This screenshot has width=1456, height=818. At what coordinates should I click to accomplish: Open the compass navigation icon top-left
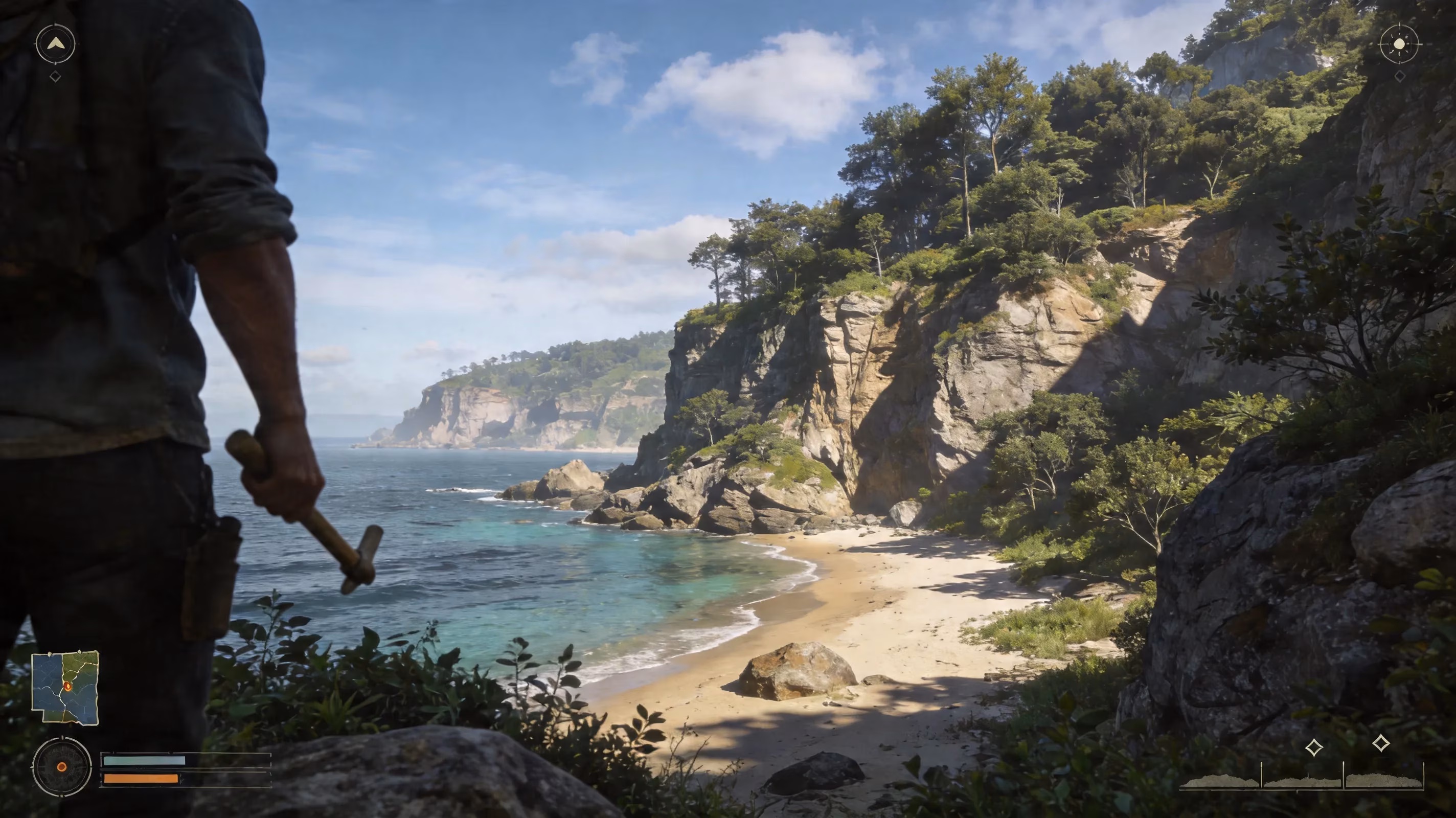coord(55,43)
